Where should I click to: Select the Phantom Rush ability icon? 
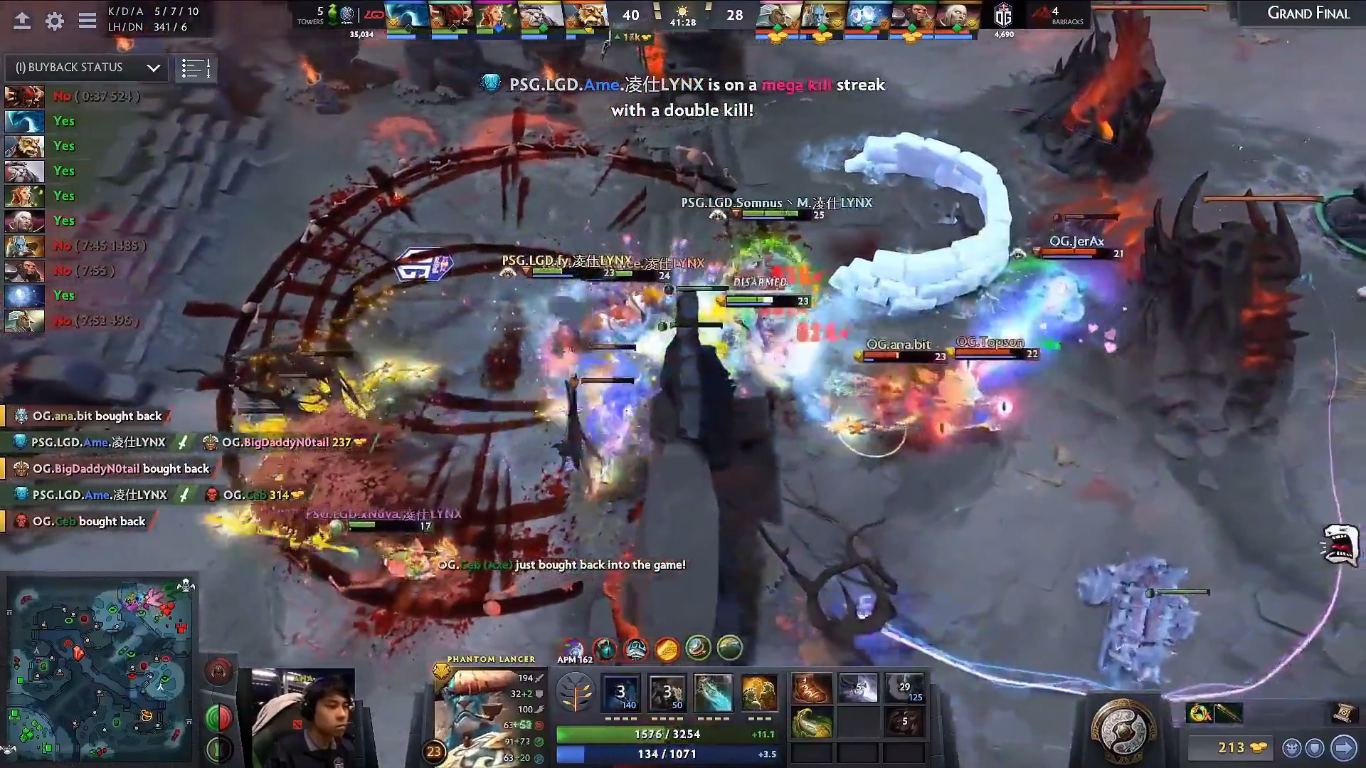(x=713, y=693)
